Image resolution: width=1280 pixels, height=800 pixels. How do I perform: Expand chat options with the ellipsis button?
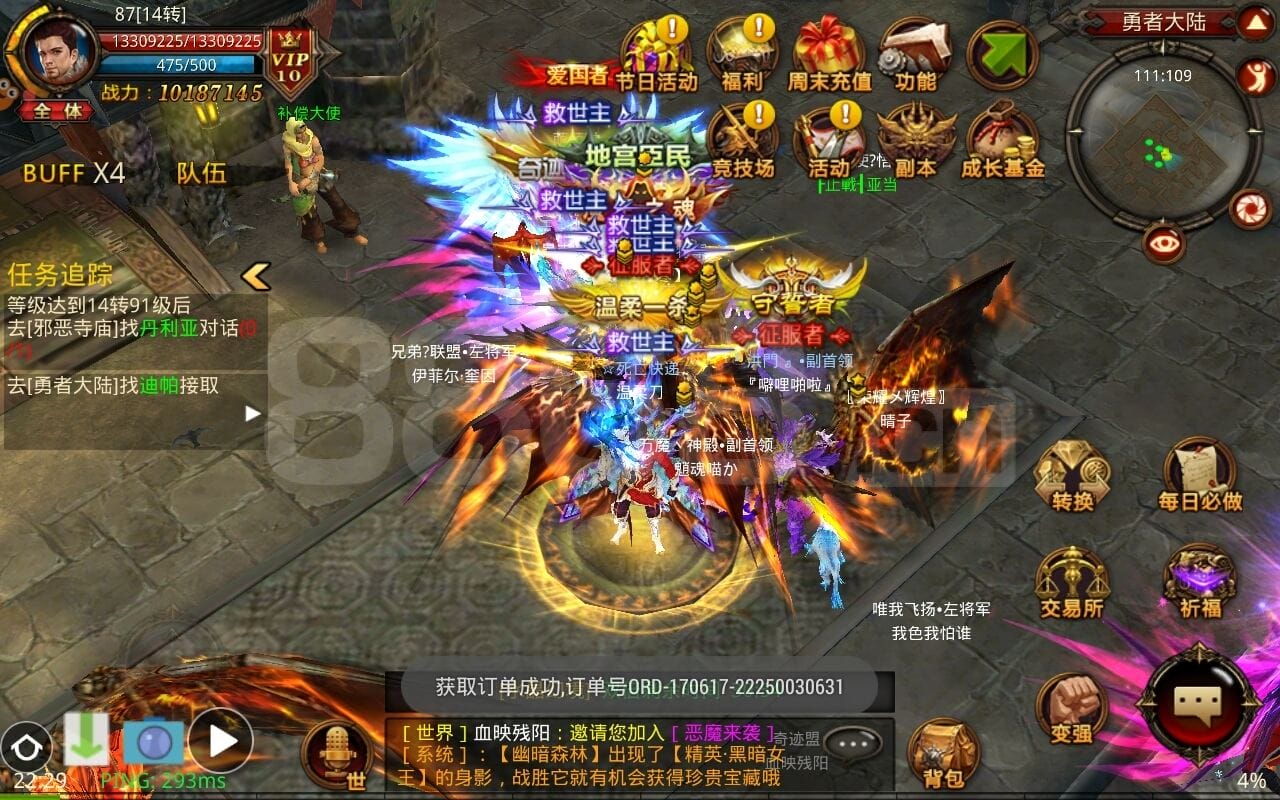click(855, 744)
